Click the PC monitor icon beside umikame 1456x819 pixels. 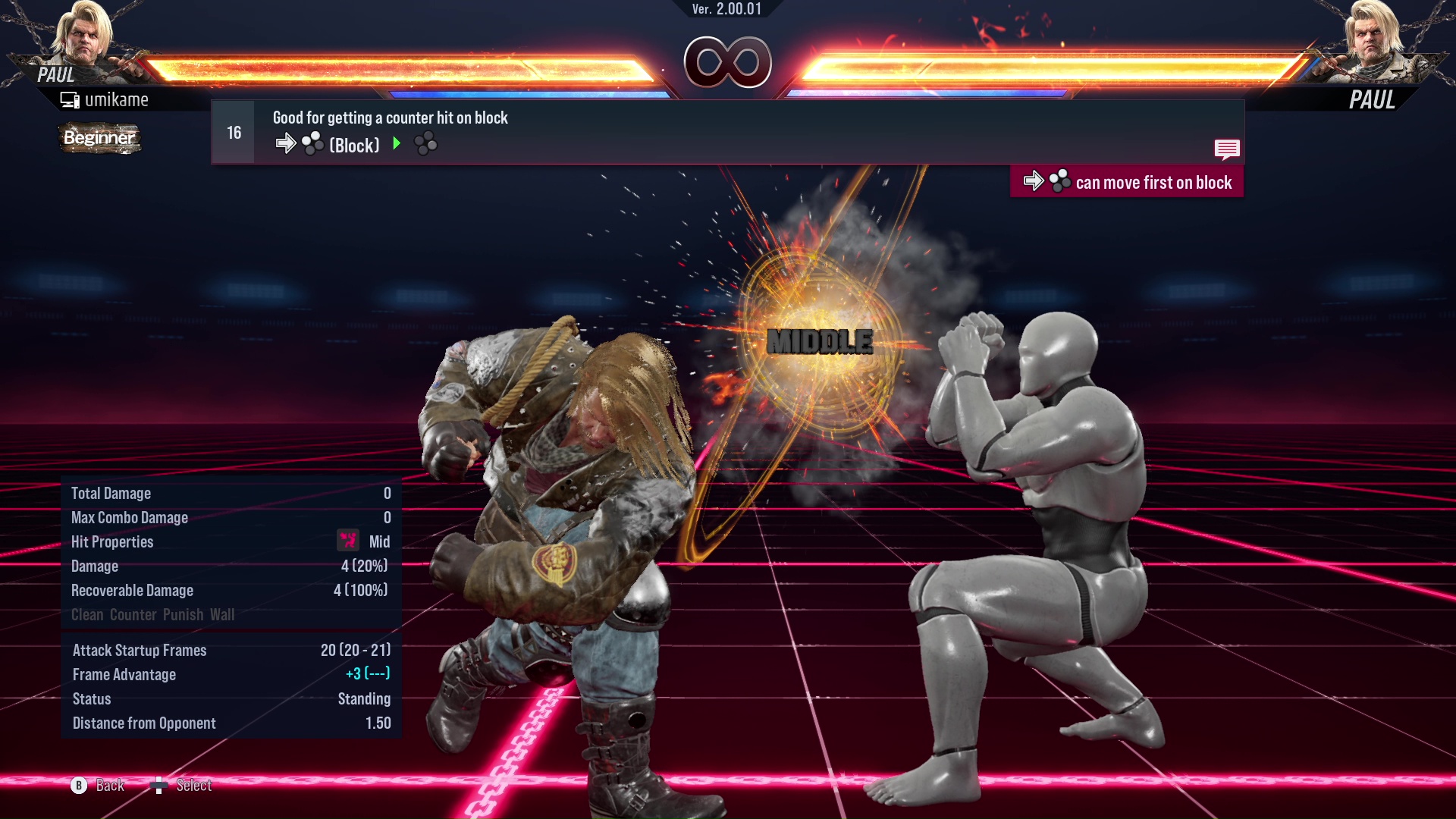point(69,99)
